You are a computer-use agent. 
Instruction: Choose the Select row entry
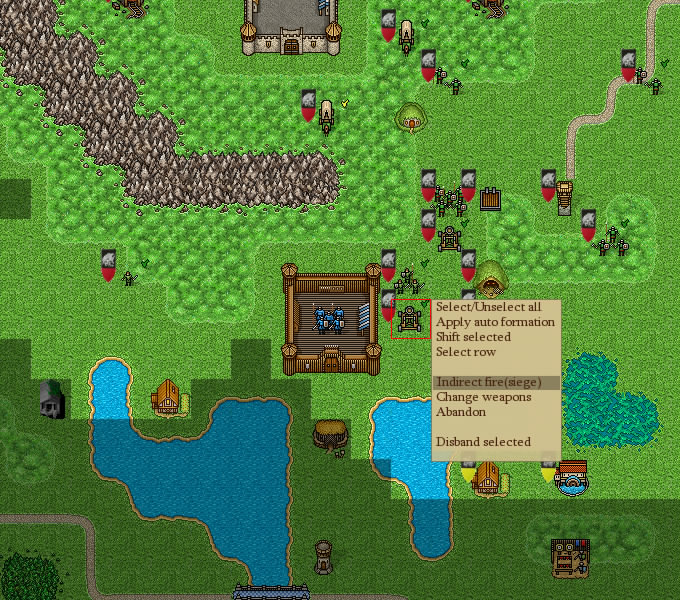pyautogui.click(x=465, y=352)
